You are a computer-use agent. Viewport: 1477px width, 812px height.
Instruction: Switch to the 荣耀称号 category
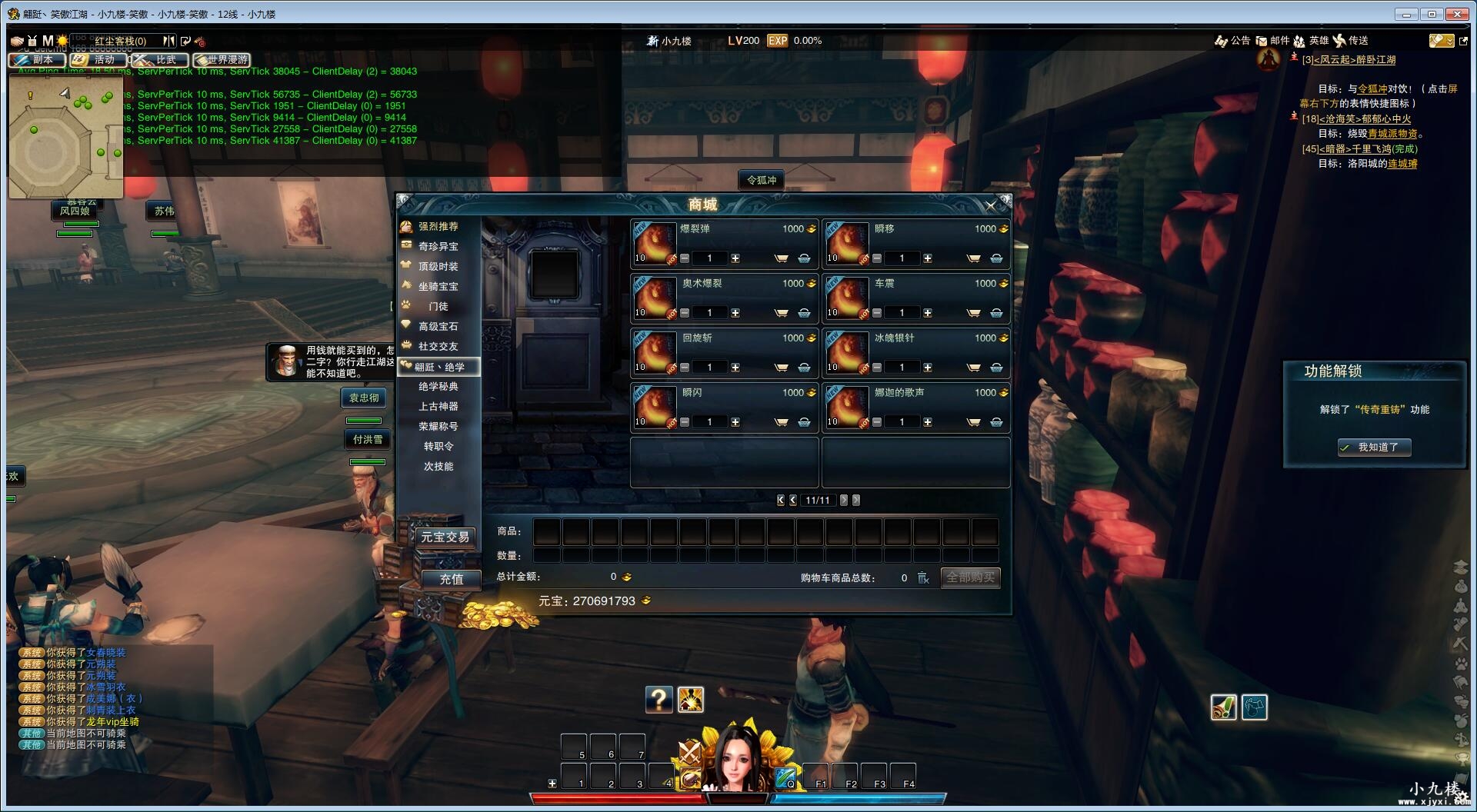tap(438, 427)
